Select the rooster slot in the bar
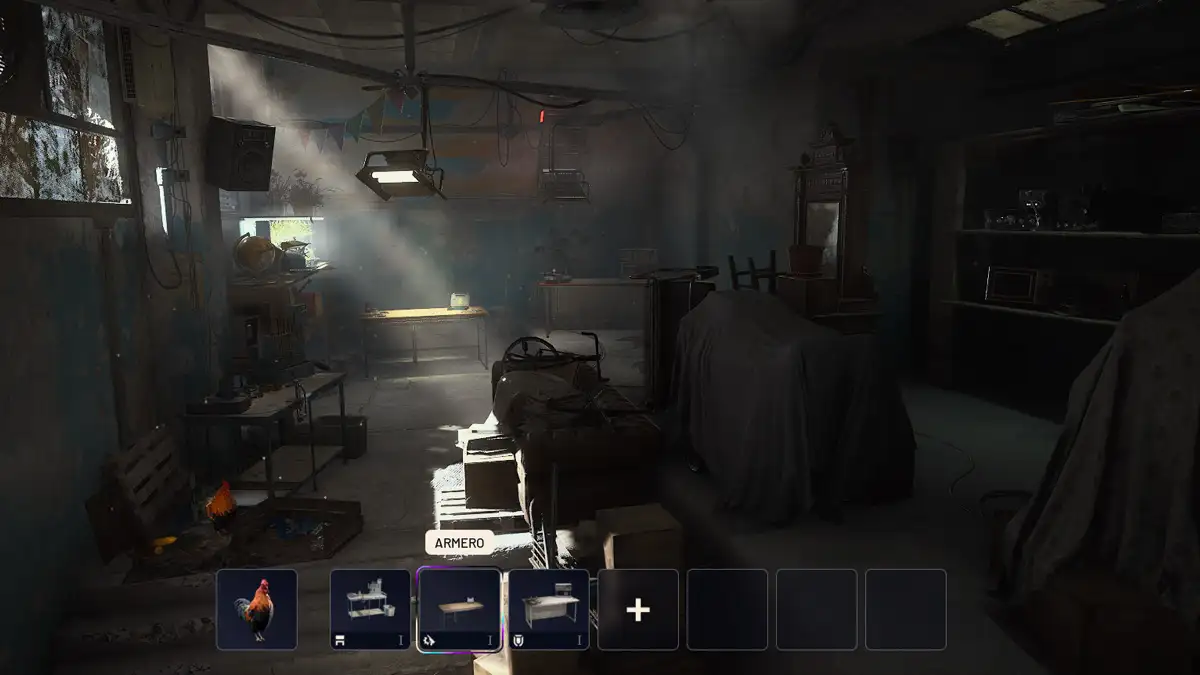The width and height of the screenshot is (1200, 675). [257, 609]
